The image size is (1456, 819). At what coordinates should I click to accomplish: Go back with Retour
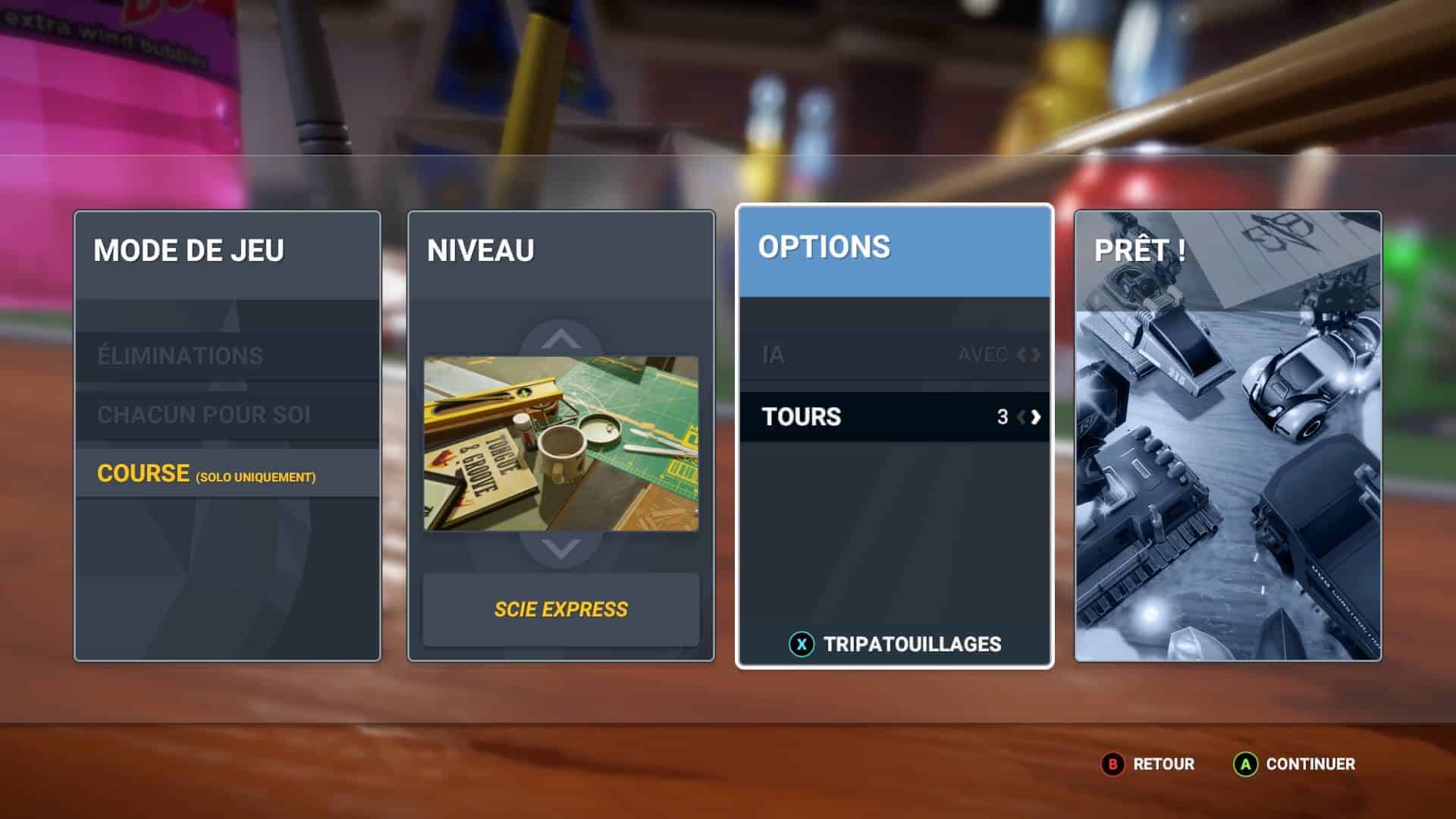point(1148,764)
